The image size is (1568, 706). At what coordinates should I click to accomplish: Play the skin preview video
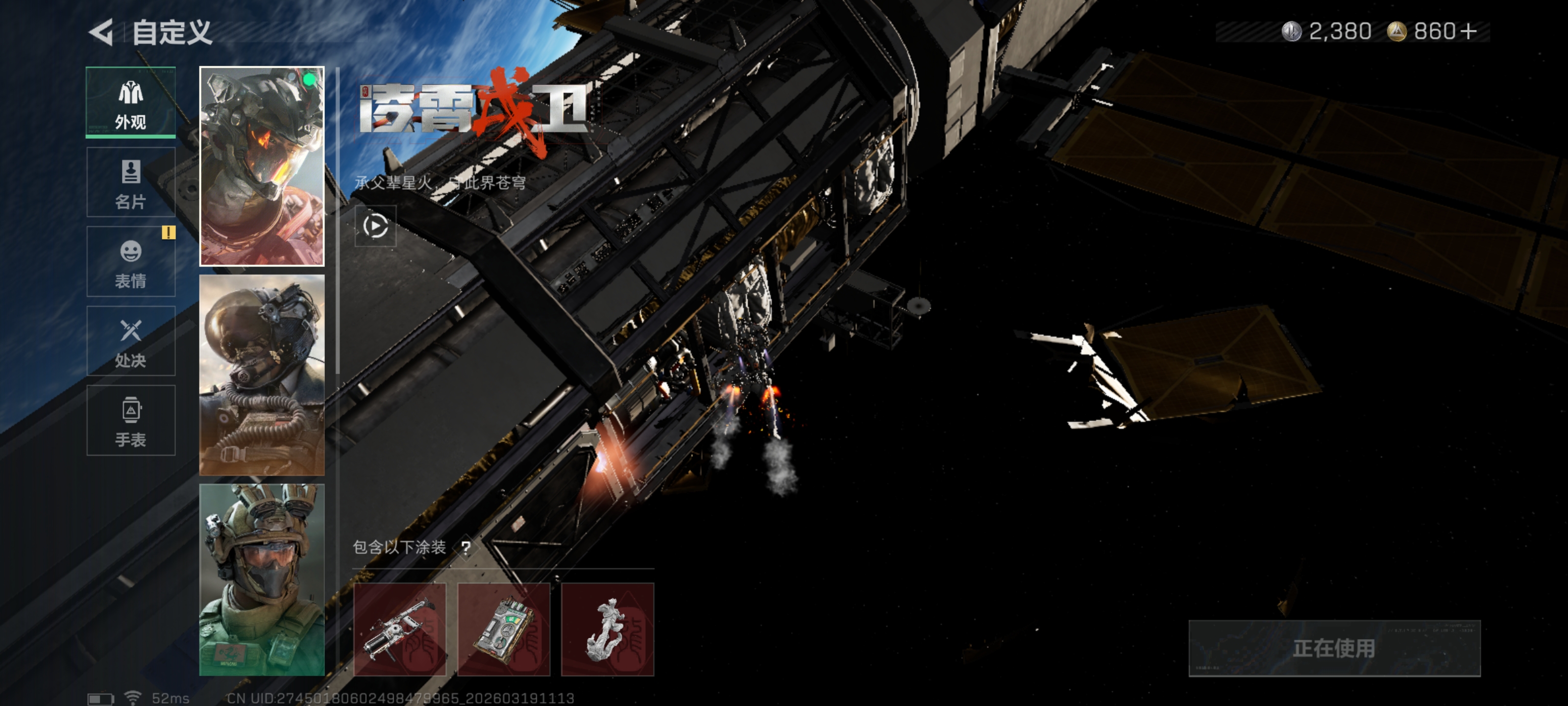(x=375, y=226)
